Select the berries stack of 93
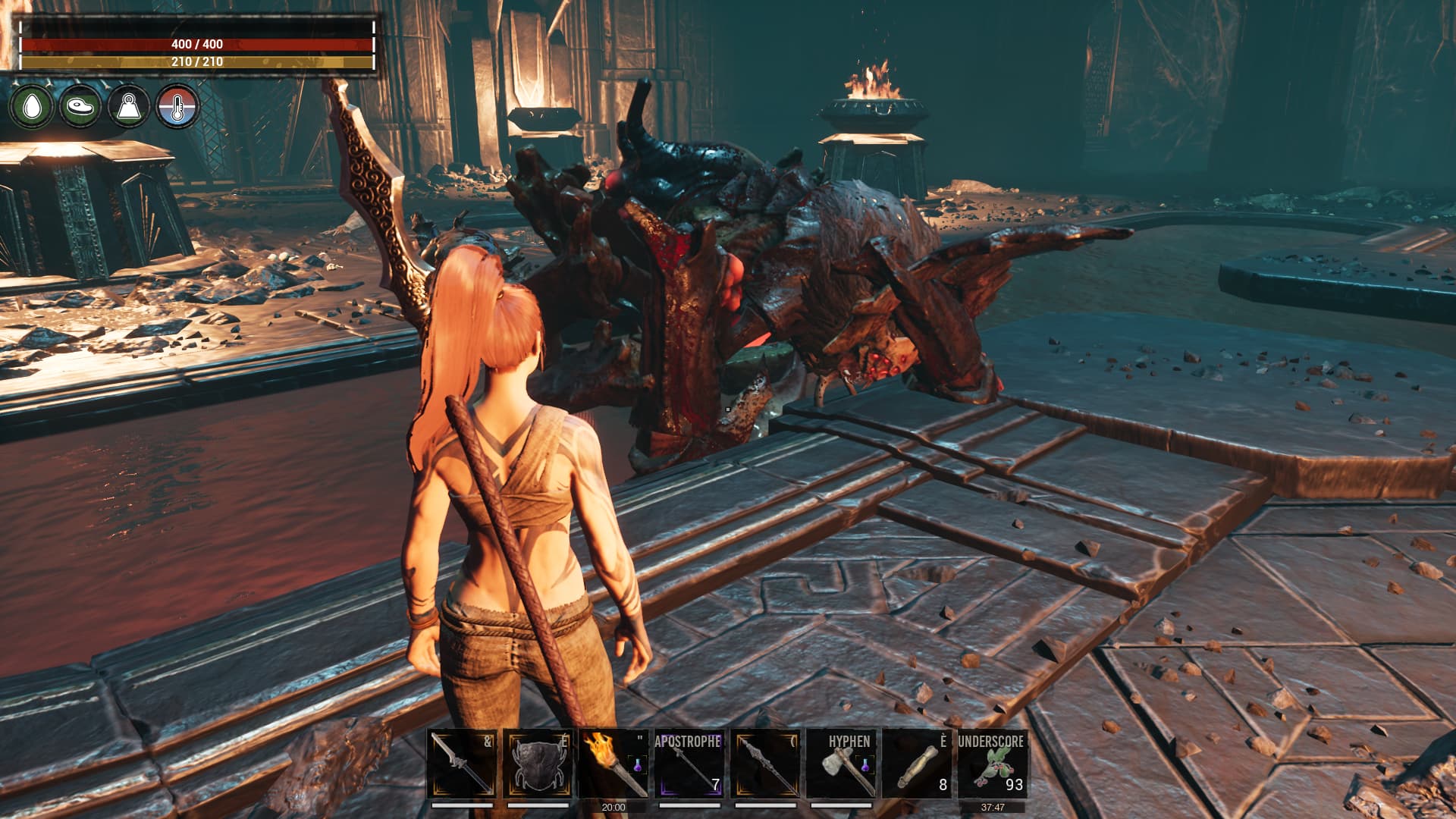 pyautogui.click(x=992, y=764)
